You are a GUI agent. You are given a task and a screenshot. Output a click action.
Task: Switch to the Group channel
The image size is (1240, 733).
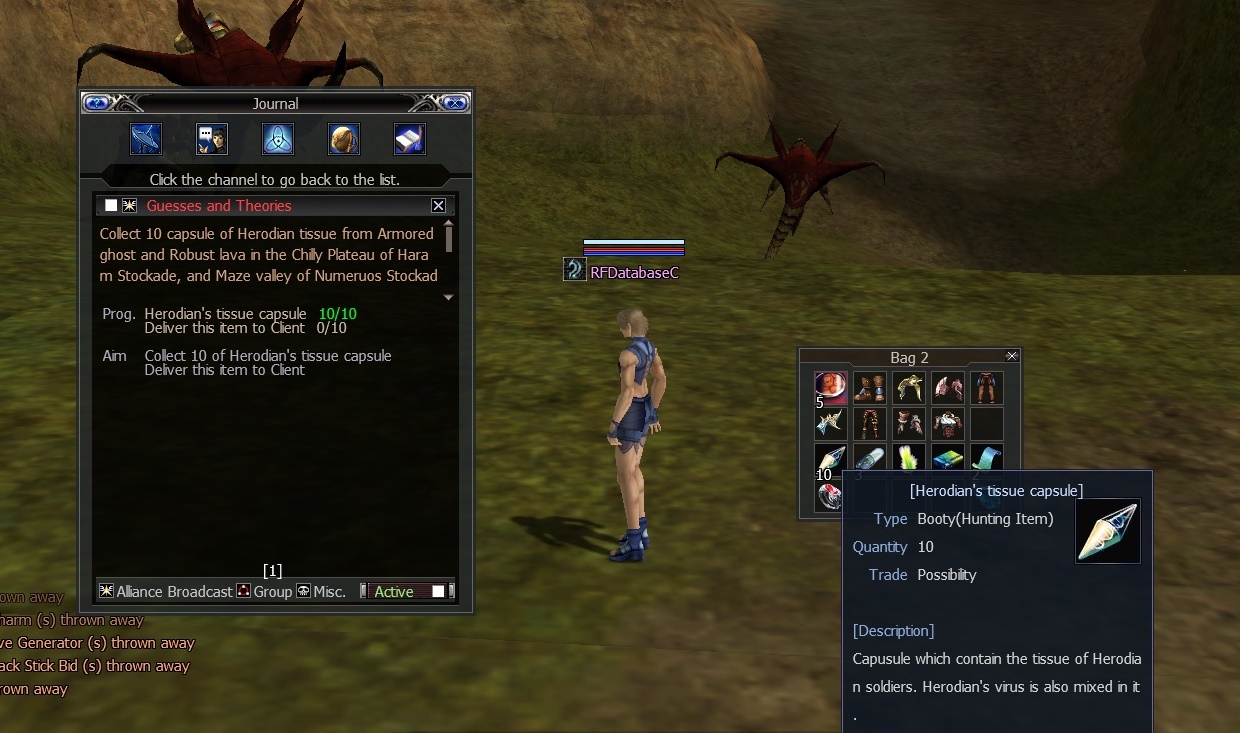click(264, 592)
